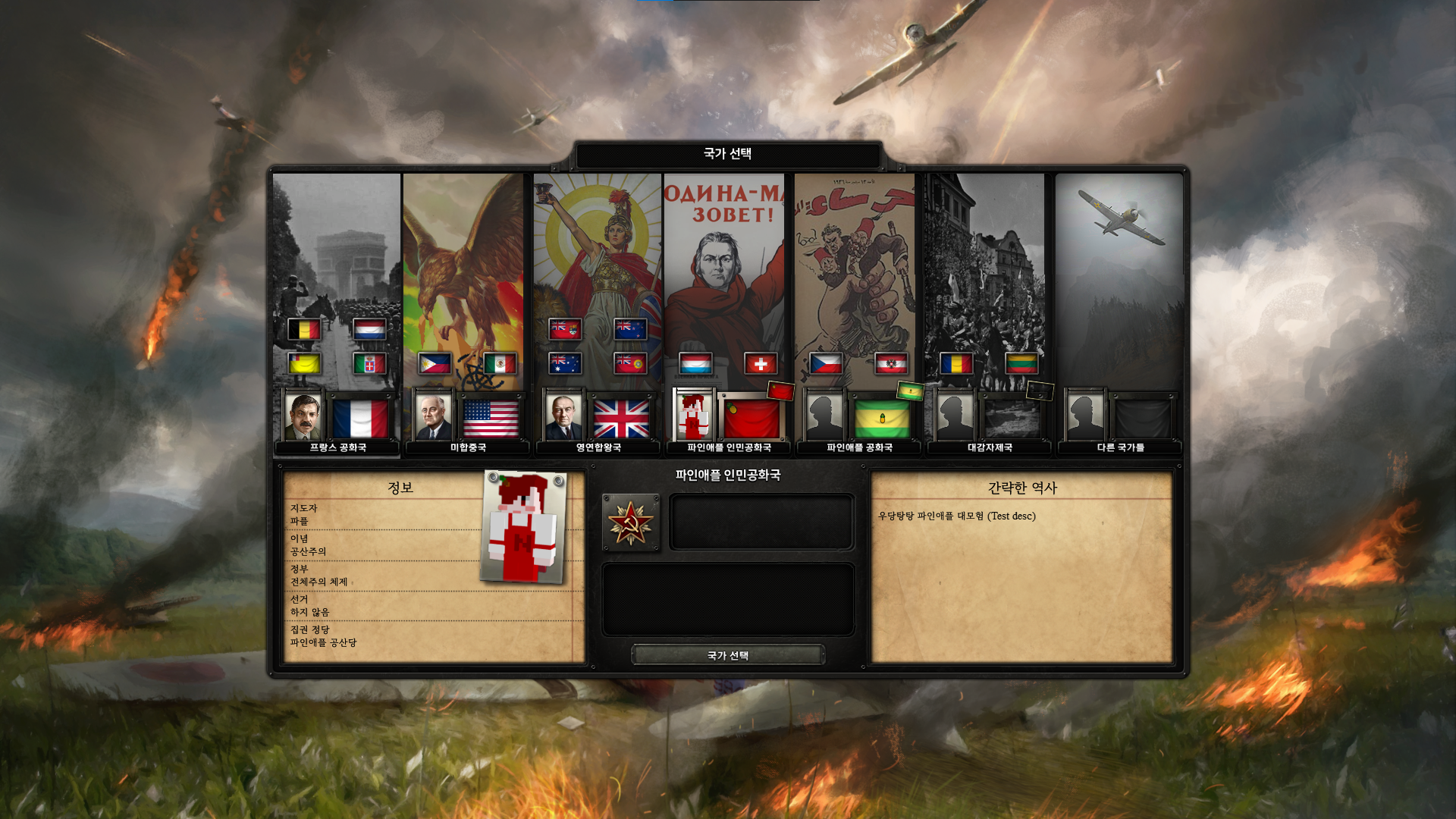Click the communist hammer-and-sickle star icon

[630, 522]
